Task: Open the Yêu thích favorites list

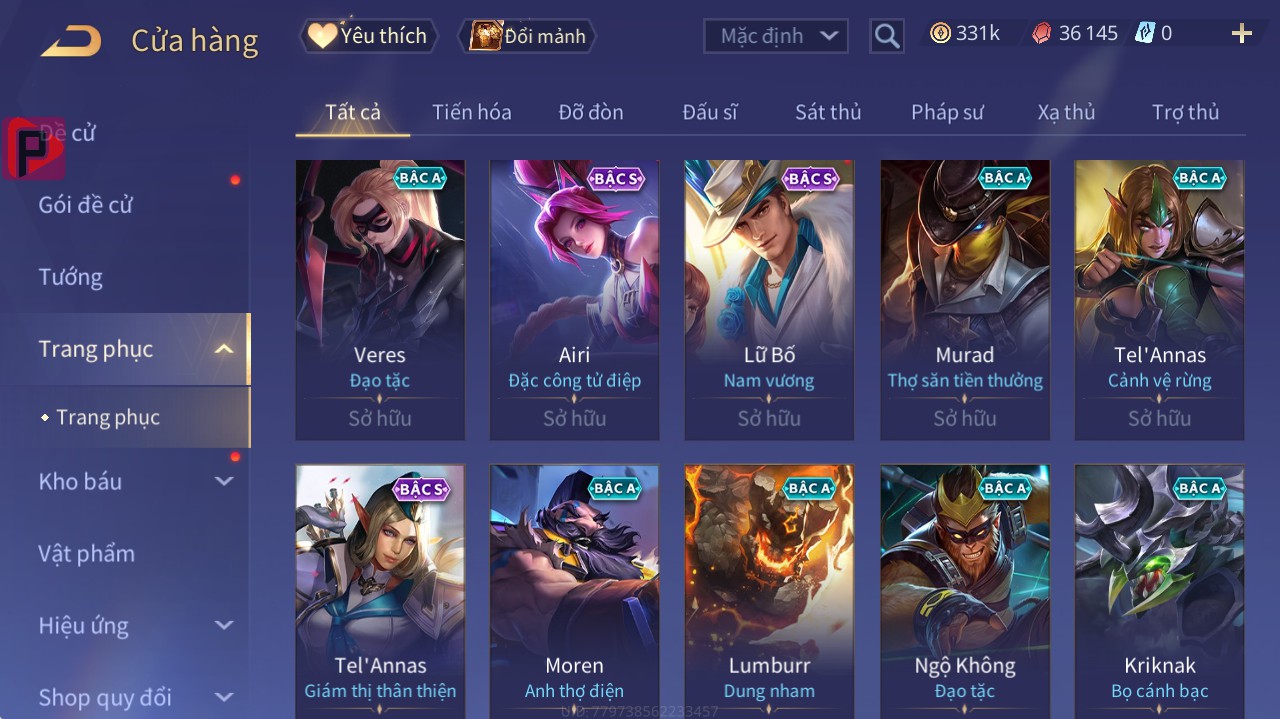Action: pos(368,36)
